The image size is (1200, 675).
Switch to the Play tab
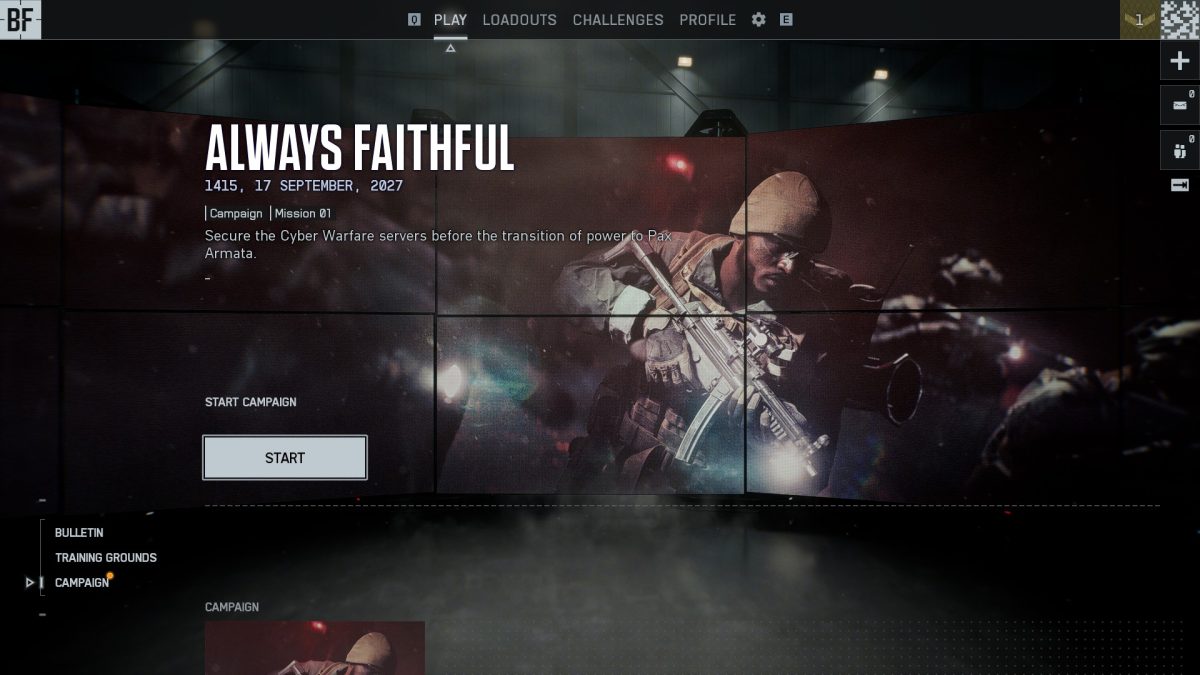pyautogui.click(x=450, y=20)
